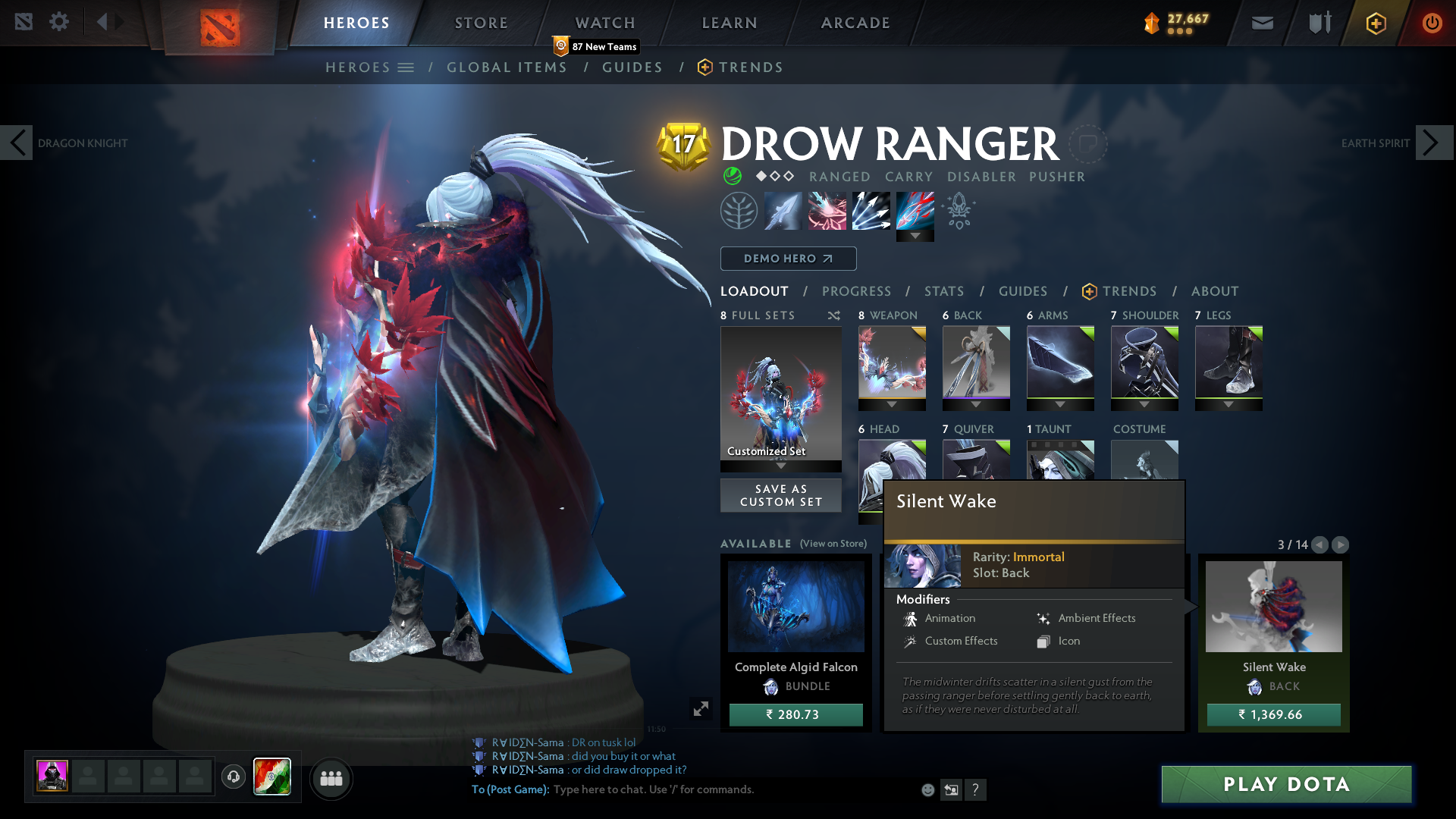Click SAVE AS CUSTOM SET
1456x819 pixels.
click(x=780, y=495)
